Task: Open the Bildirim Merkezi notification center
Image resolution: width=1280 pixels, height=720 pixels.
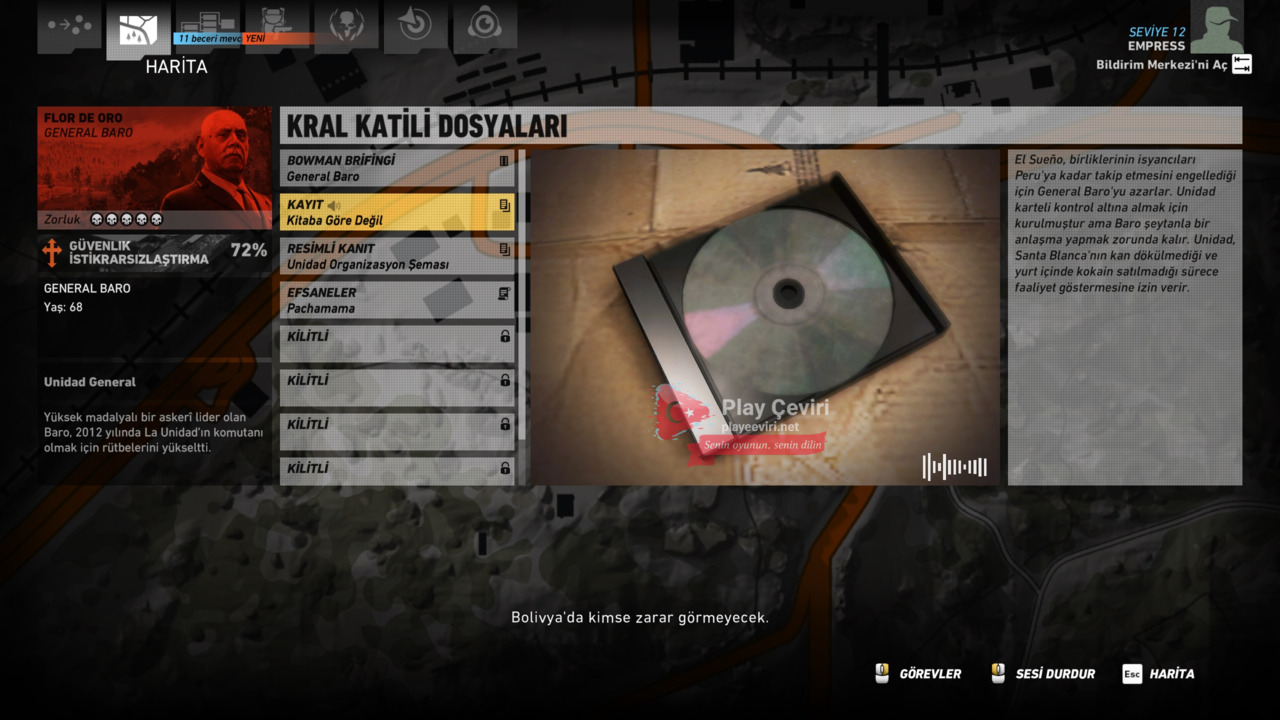Action: click(1172, 65)
